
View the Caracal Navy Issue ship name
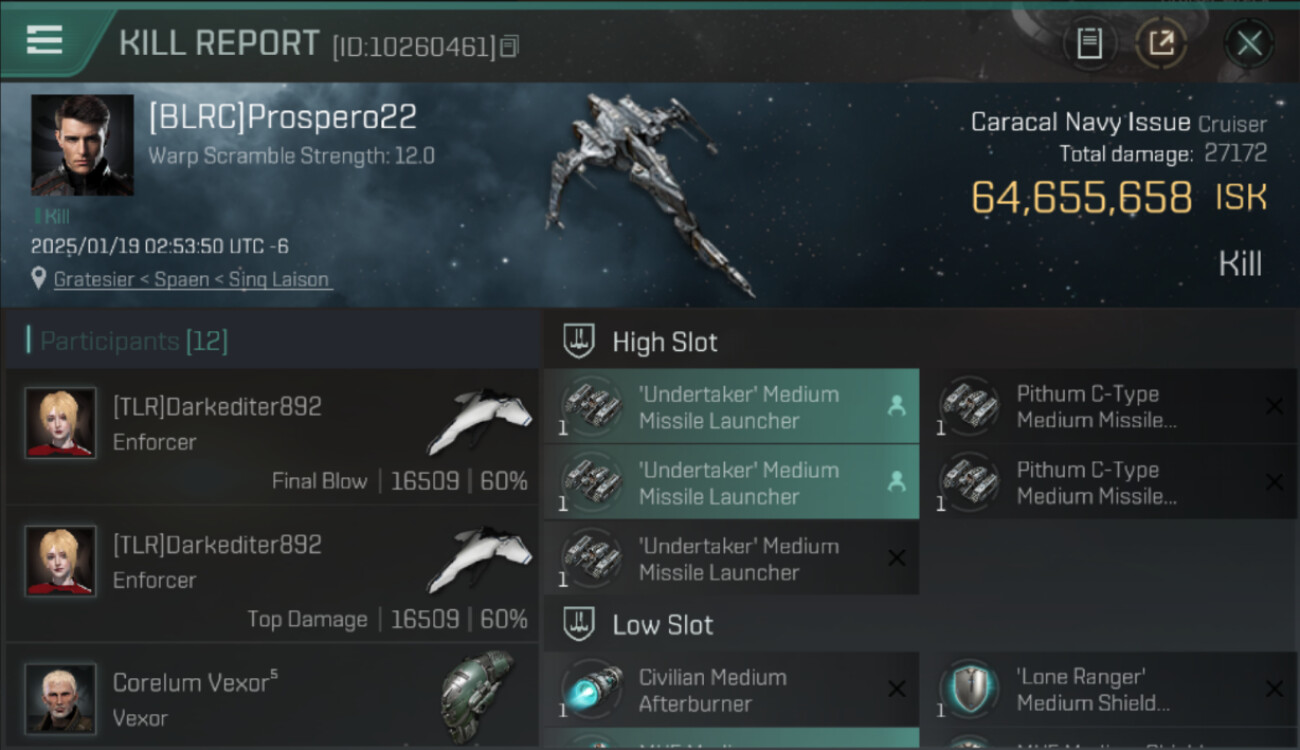click(x=1080, y=123)
